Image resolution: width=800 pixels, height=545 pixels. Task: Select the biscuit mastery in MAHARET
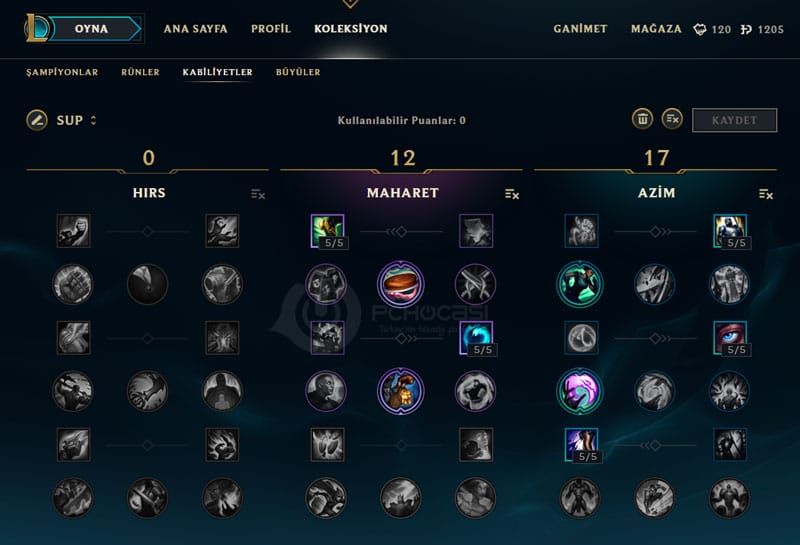[398, 284]
